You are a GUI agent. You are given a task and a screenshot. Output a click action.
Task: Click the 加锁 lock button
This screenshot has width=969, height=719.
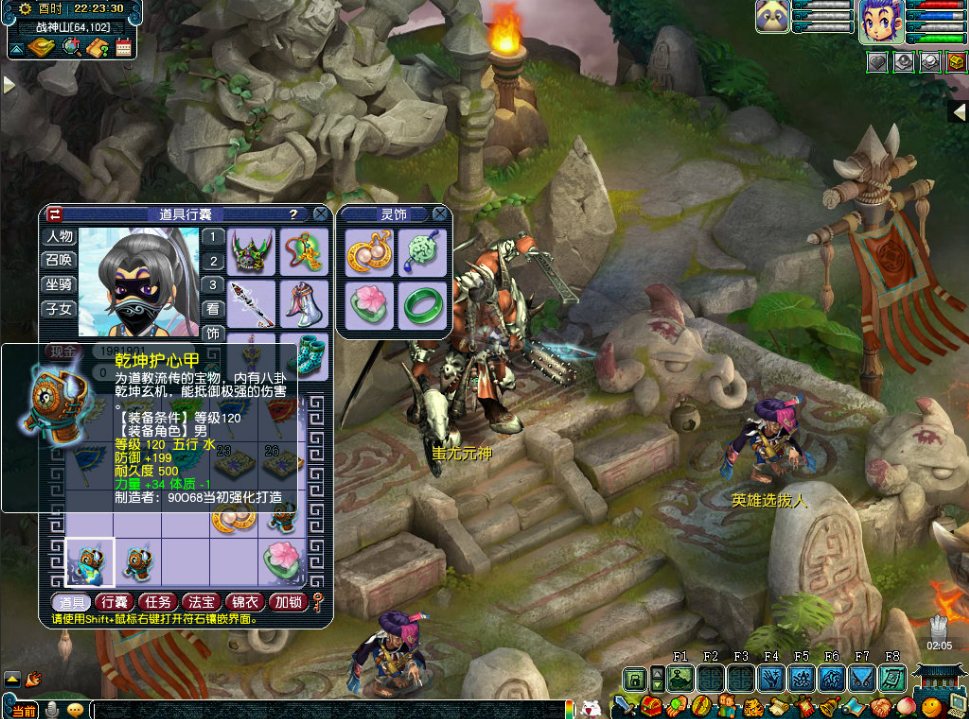coord(288,602)
